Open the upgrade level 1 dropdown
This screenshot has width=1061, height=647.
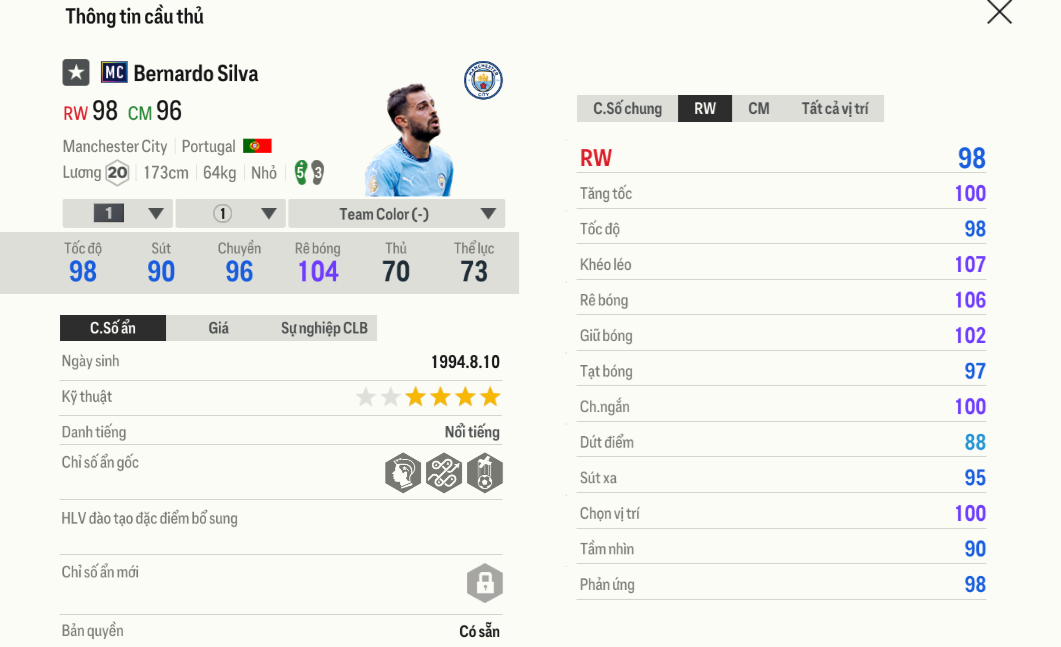118,214
